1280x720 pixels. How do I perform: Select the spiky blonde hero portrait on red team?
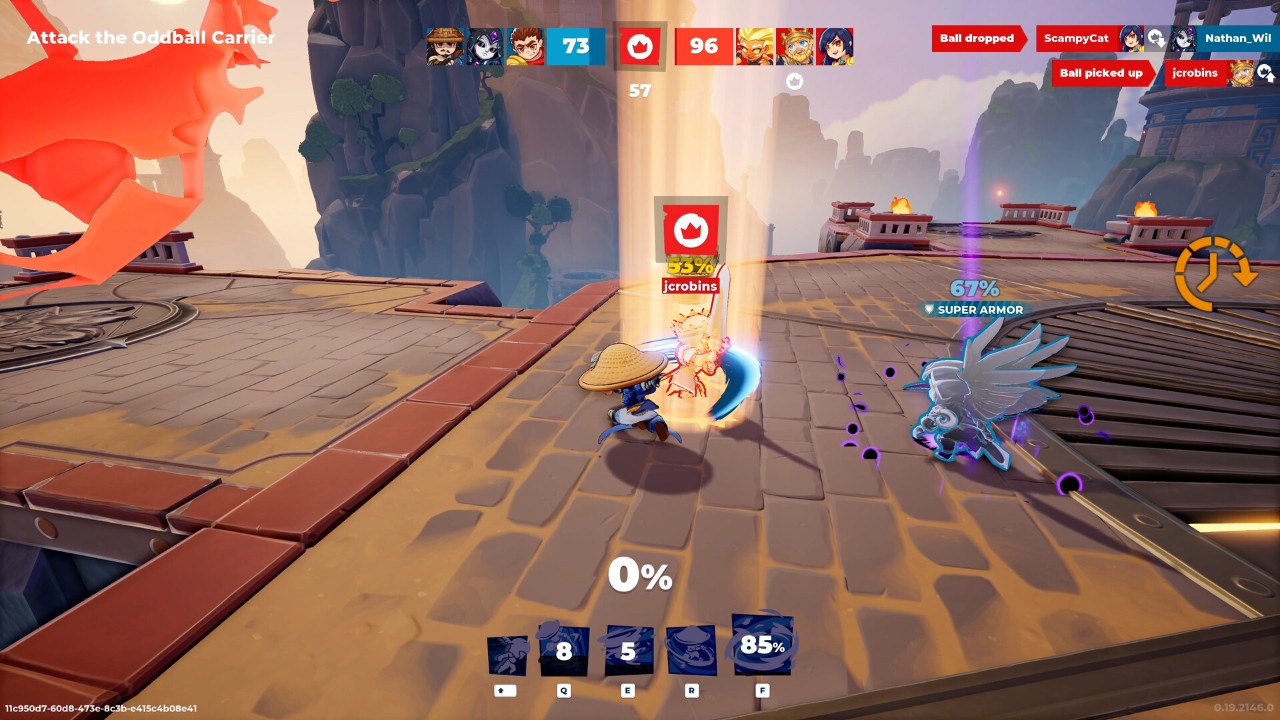tap(755, 46)
